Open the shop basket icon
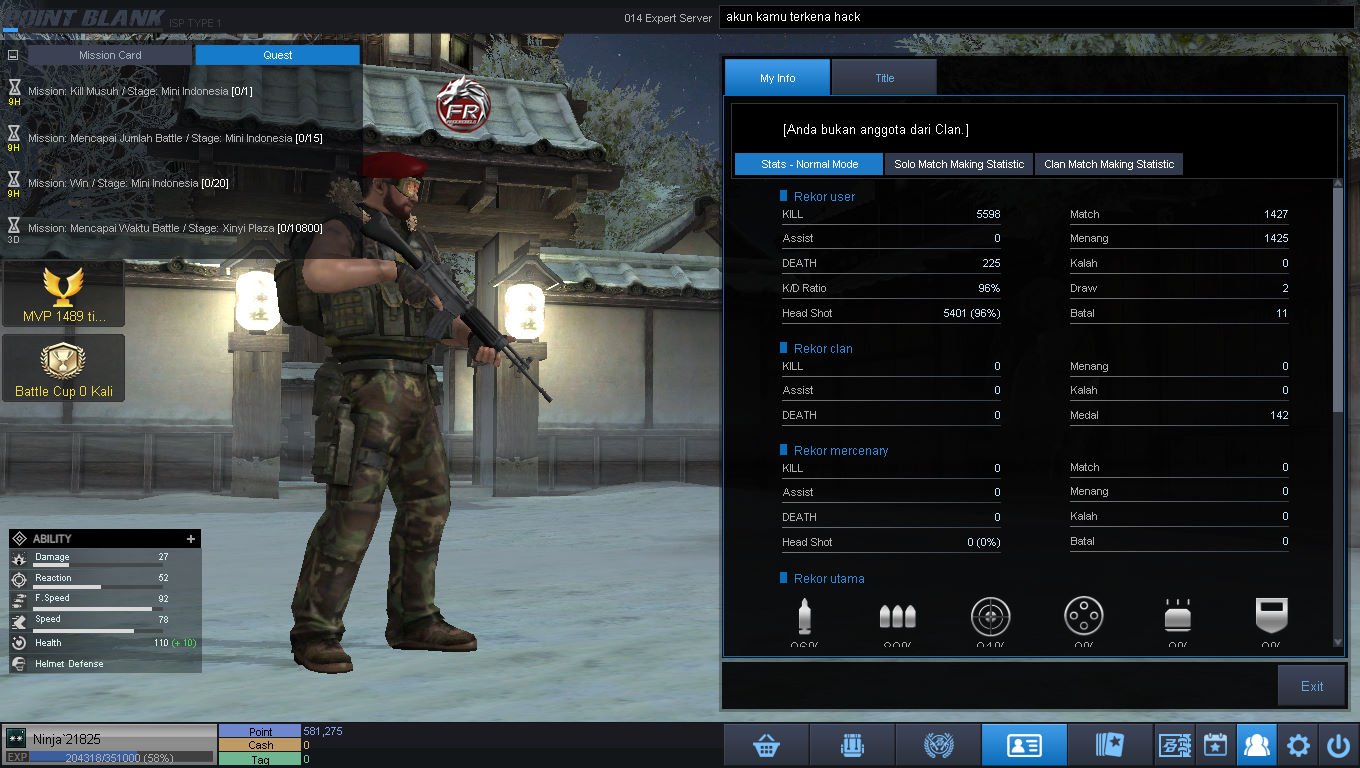 766,745
